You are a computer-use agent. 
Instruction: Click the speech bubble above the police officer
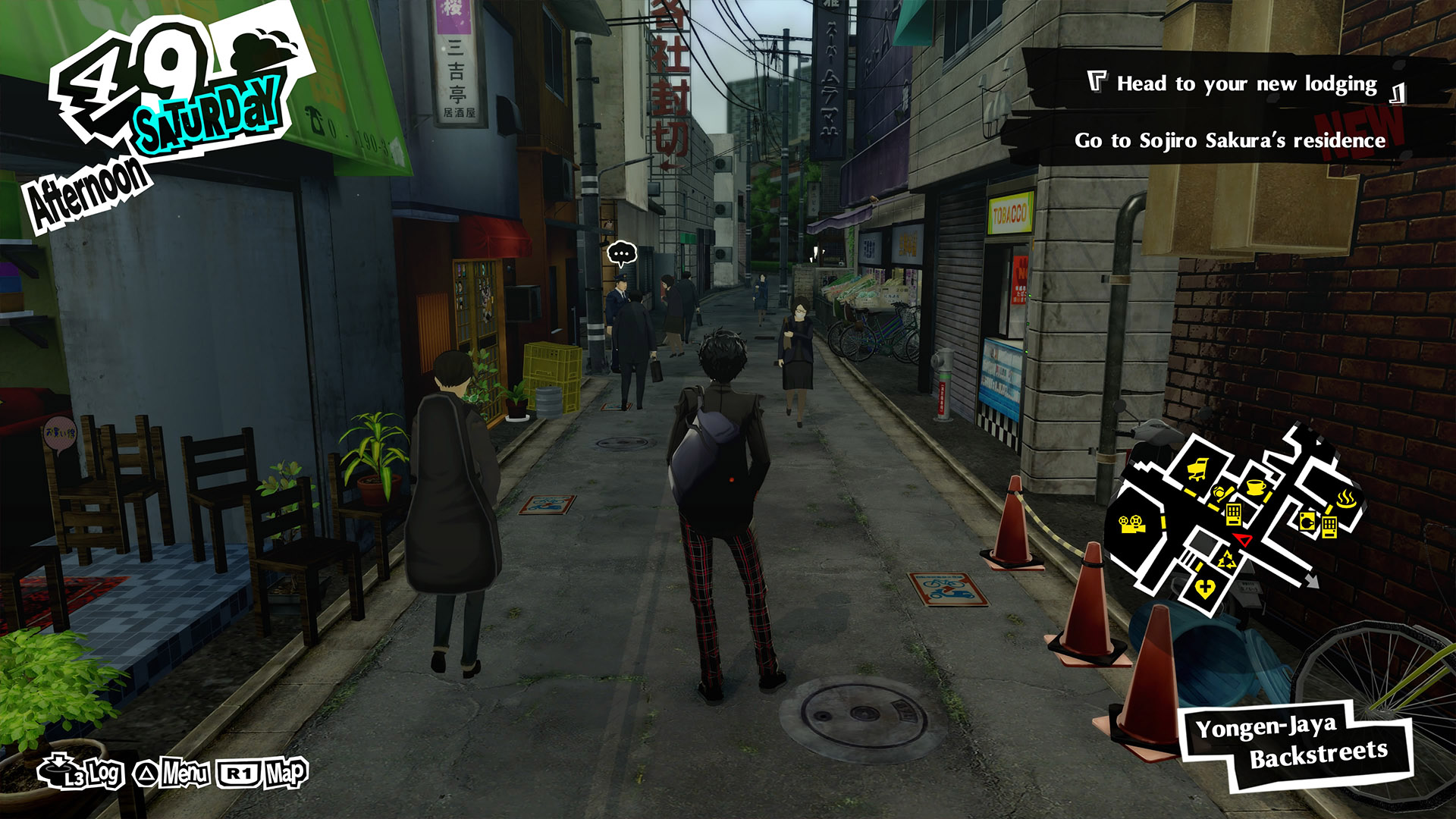coord(622,253)
